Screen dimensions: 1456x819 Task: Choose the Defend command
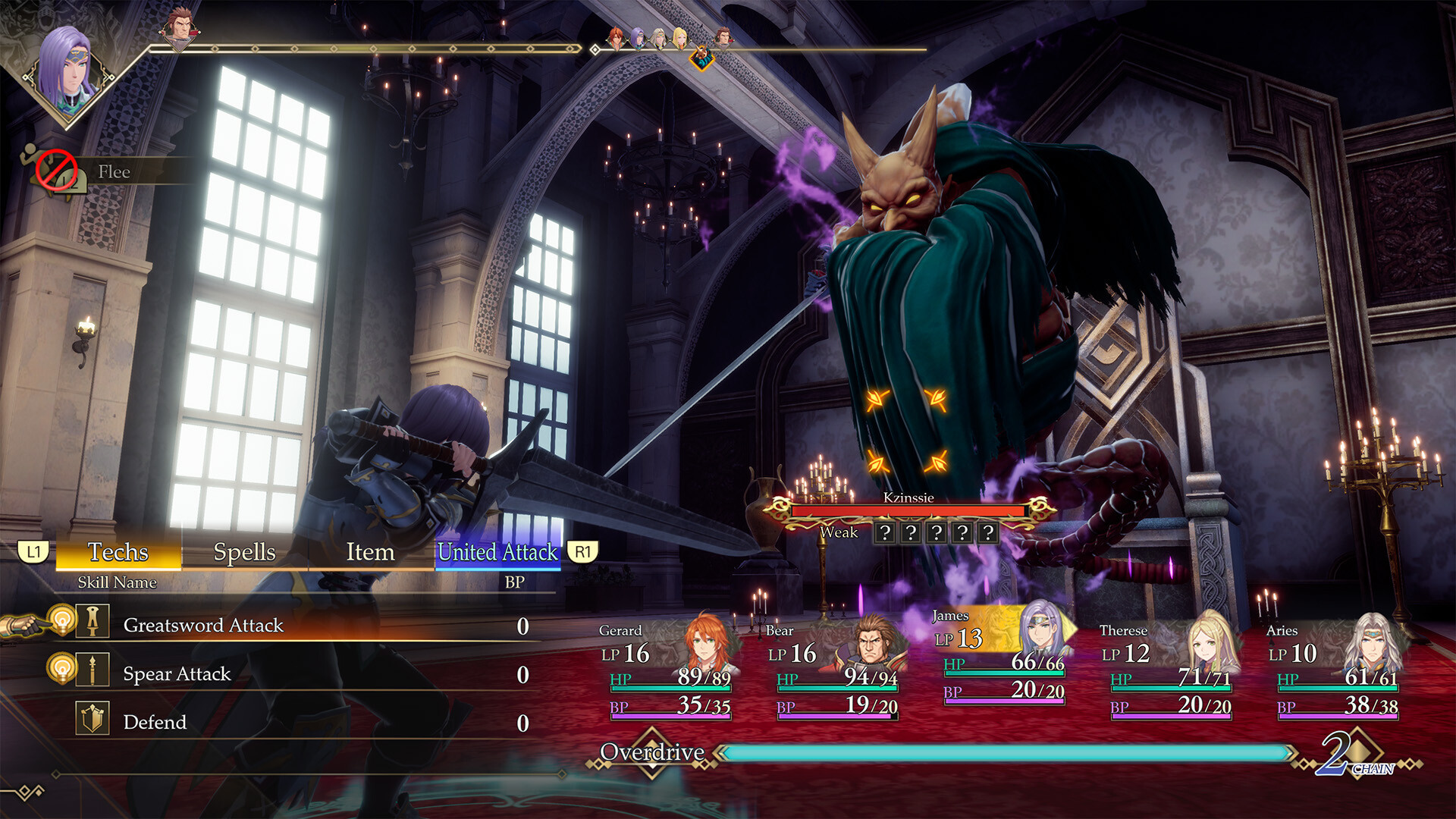pyautogui.click(x=155, y=721)
